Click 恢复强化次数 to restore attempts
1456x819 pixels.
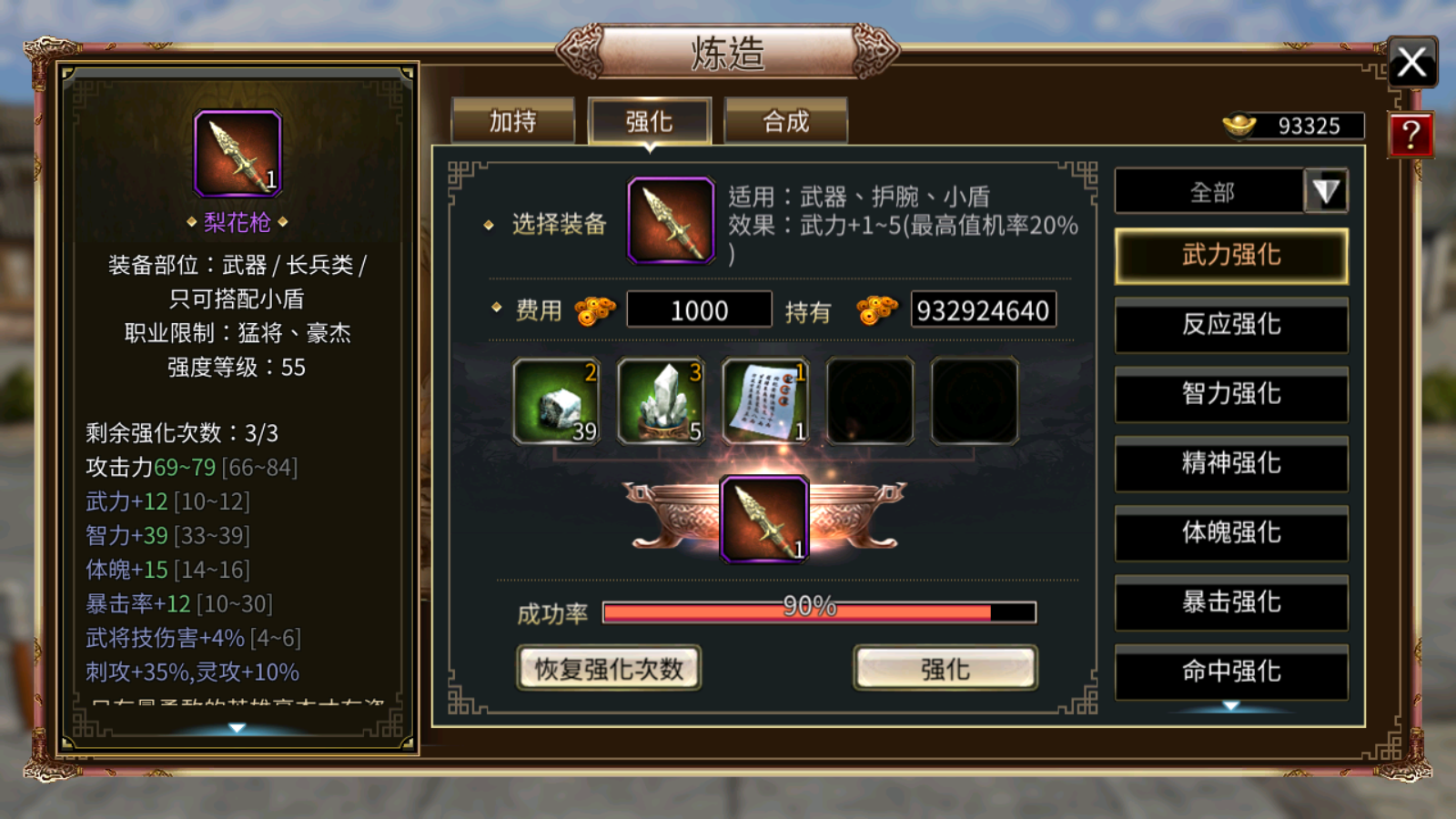tap(608, 667)
